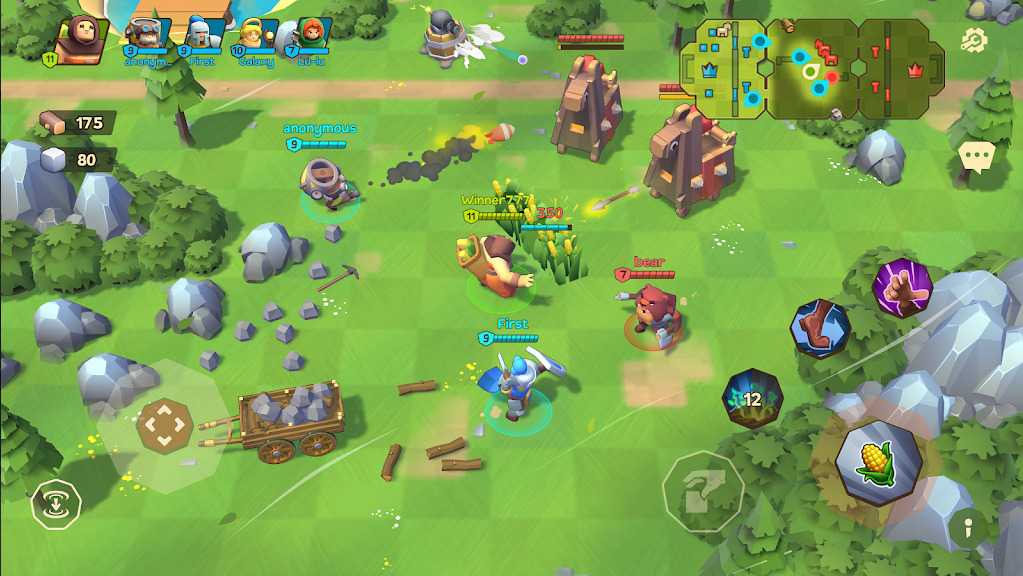Click the movement joystick pad
Image resolution: width=1023 pixels, height=576 pixels.
(165, 427)
